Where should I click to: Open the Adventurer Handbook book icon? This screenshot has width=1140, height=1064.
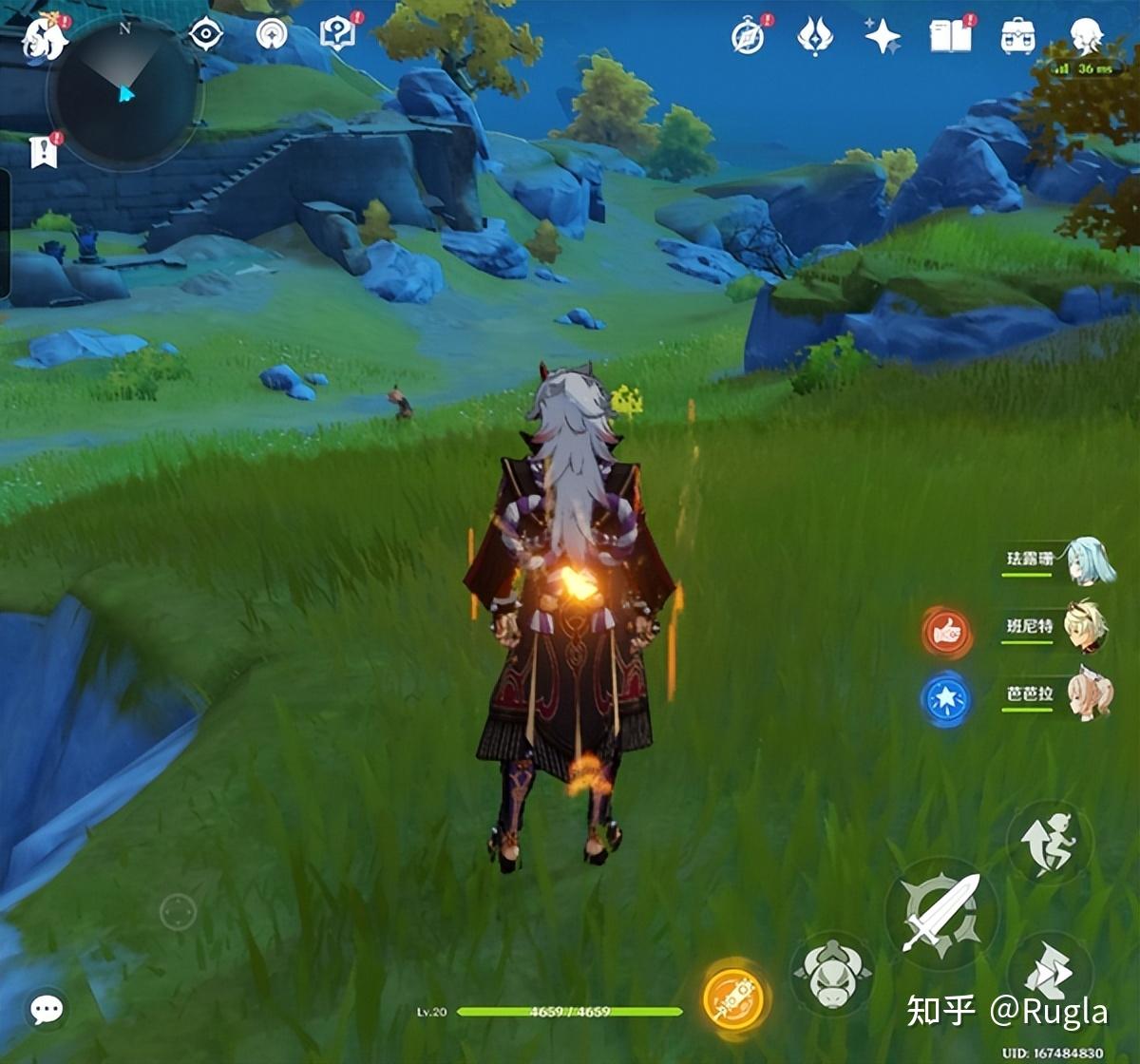pos(950,37)
